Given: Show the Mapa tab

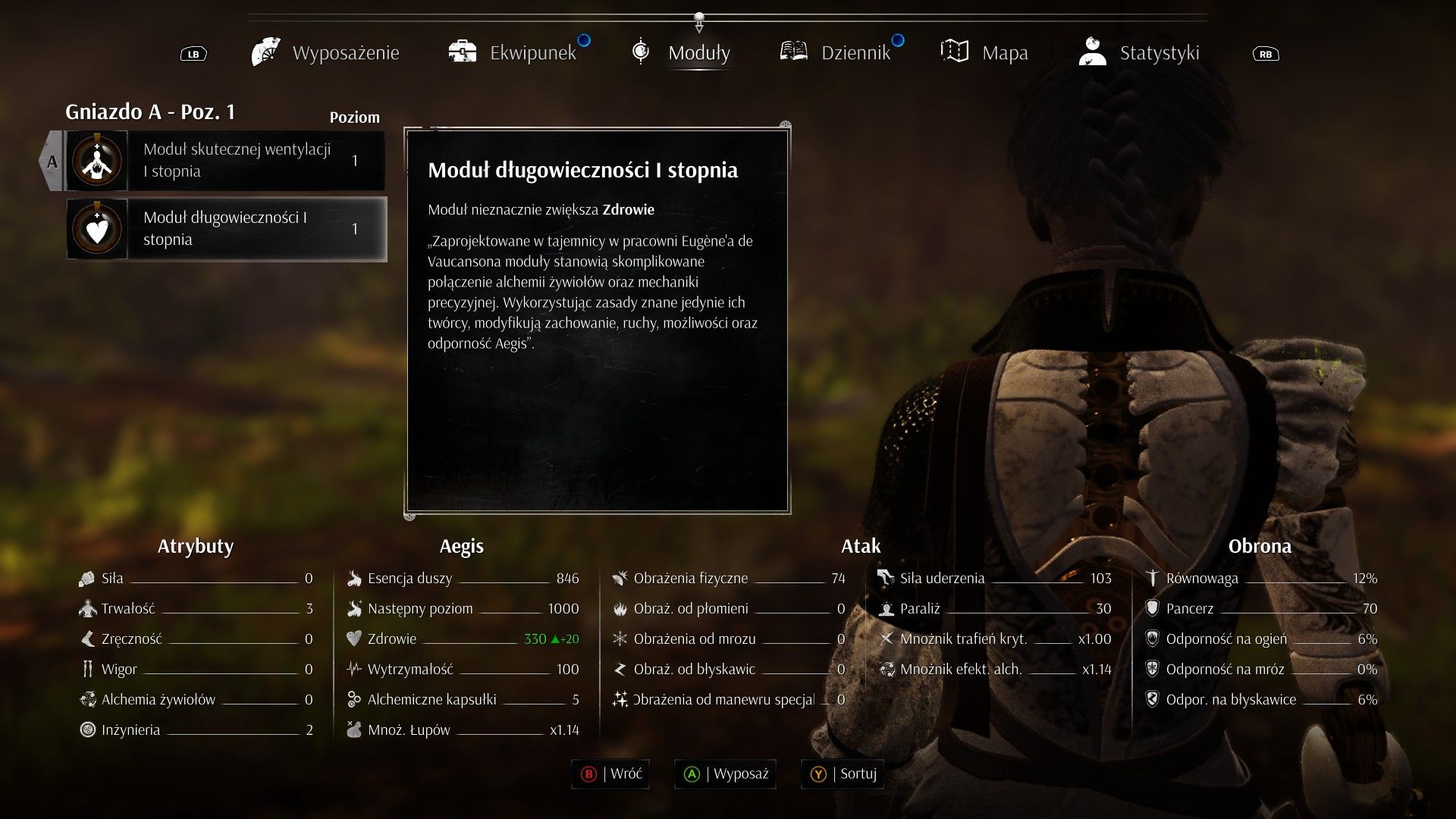Looking at the screenshot, I should (x=985, y=53).
